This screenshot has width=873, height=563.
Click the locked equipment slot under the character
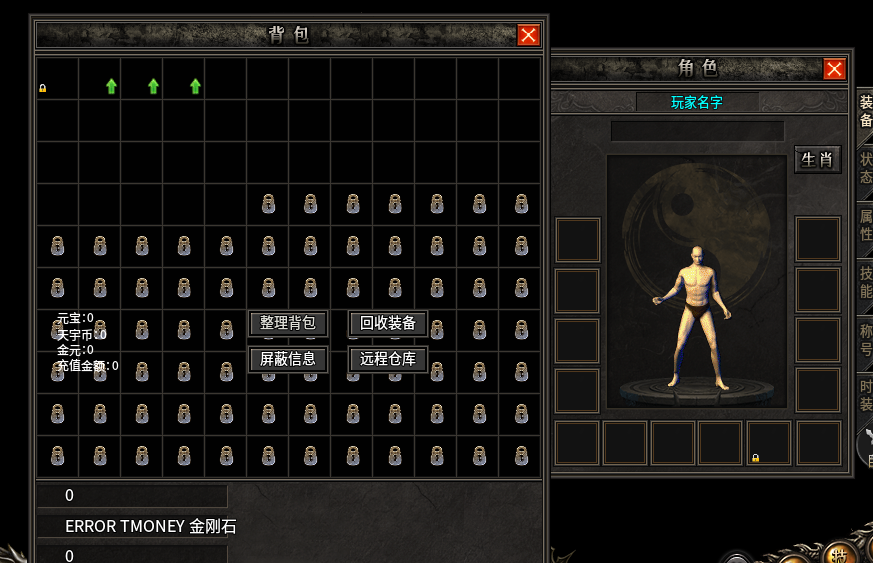coord(769,443)
